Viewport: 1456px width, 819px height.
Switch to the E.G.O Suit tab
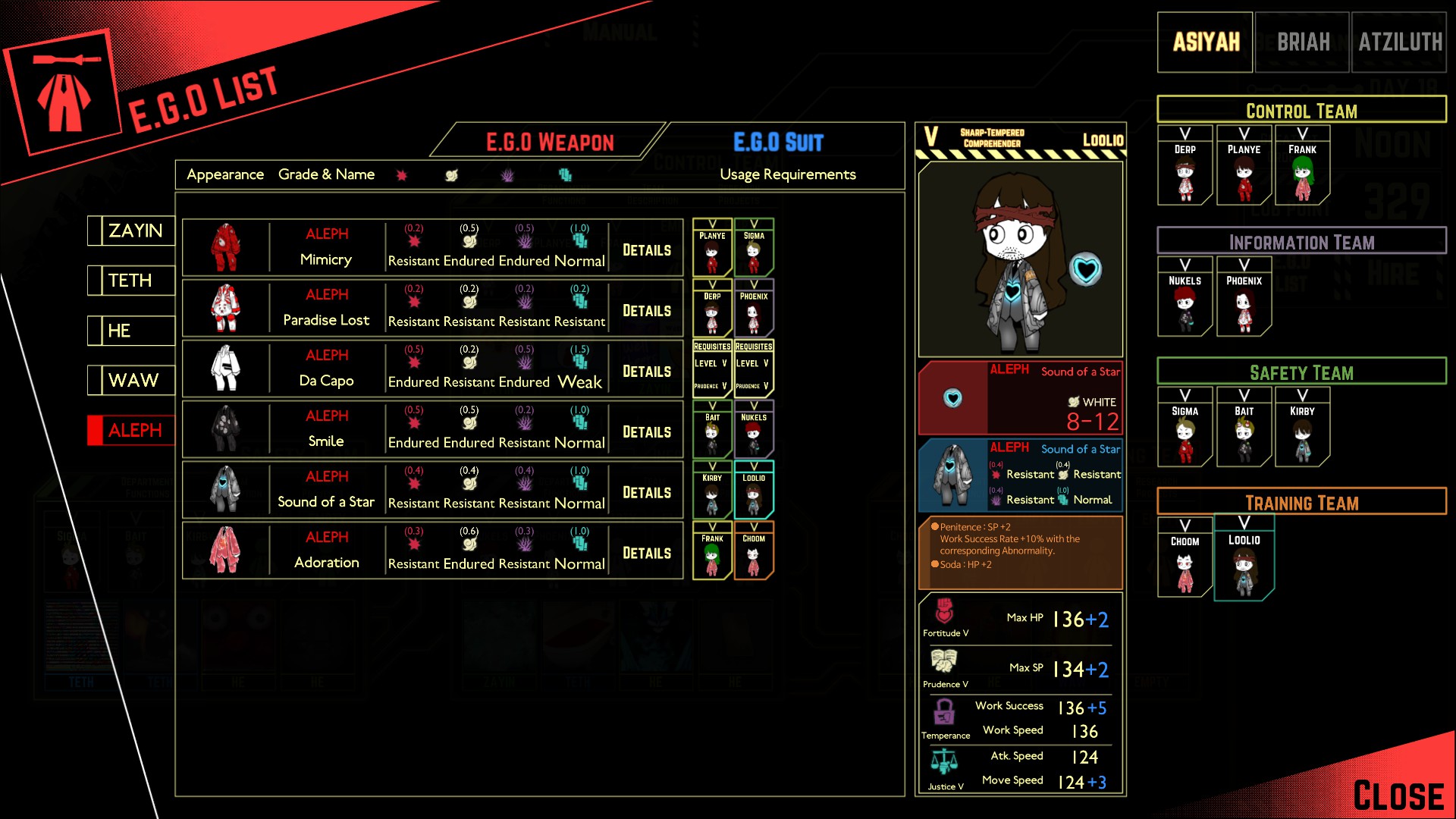coord(778,142)
